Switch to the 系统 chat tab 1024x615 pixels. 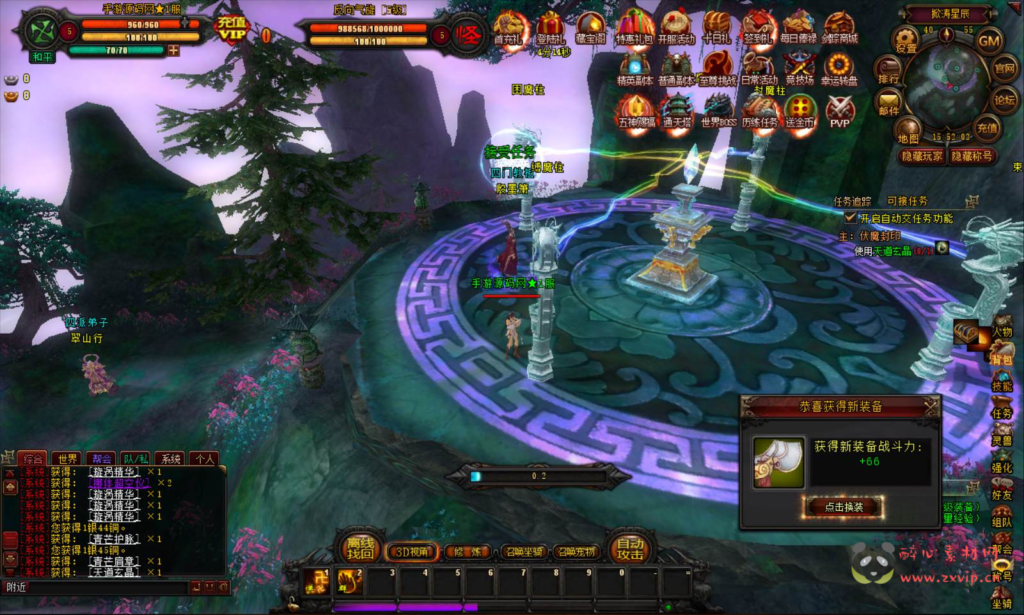pyautogui.click(x=171, y=458)
